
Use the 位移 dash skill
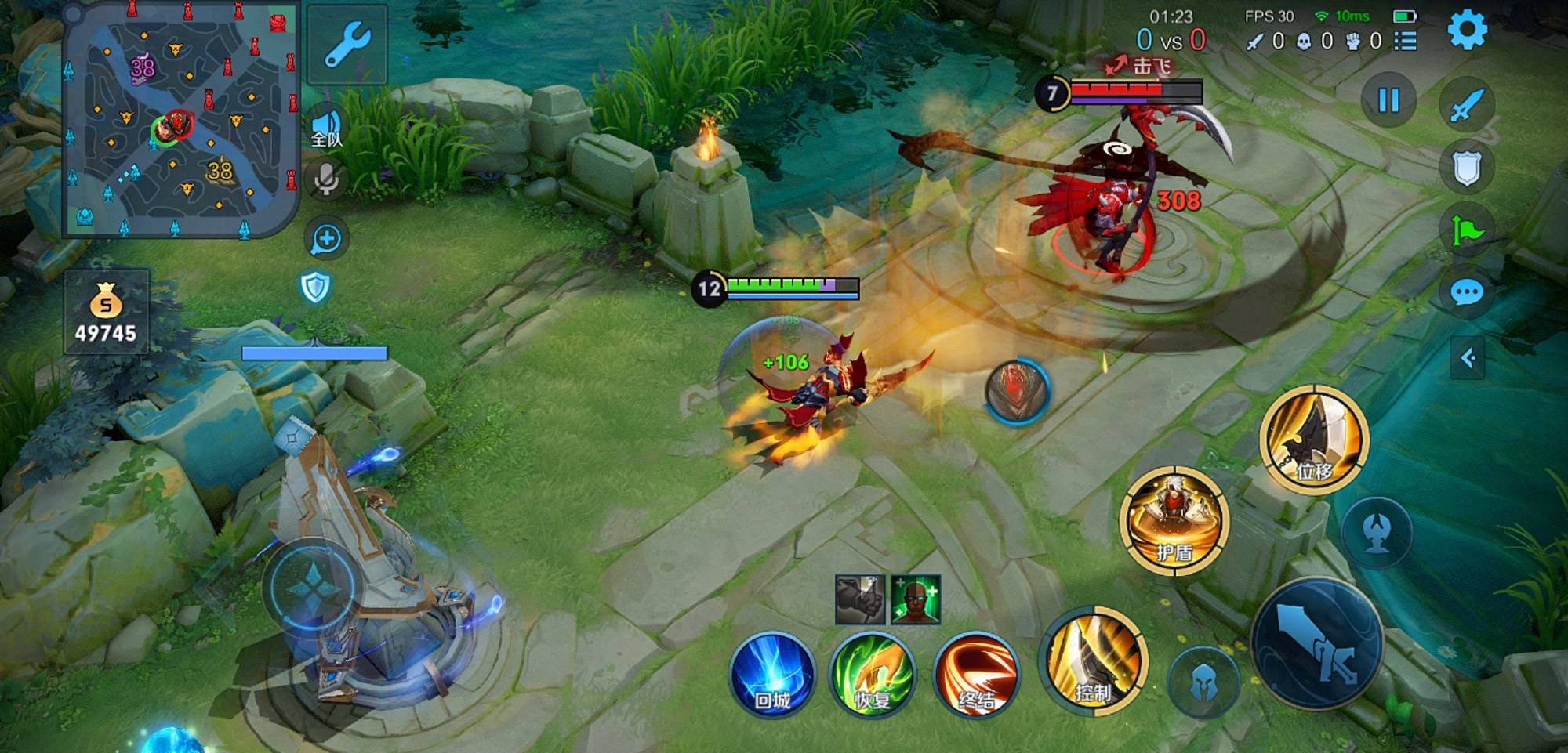pos(1314,440)
